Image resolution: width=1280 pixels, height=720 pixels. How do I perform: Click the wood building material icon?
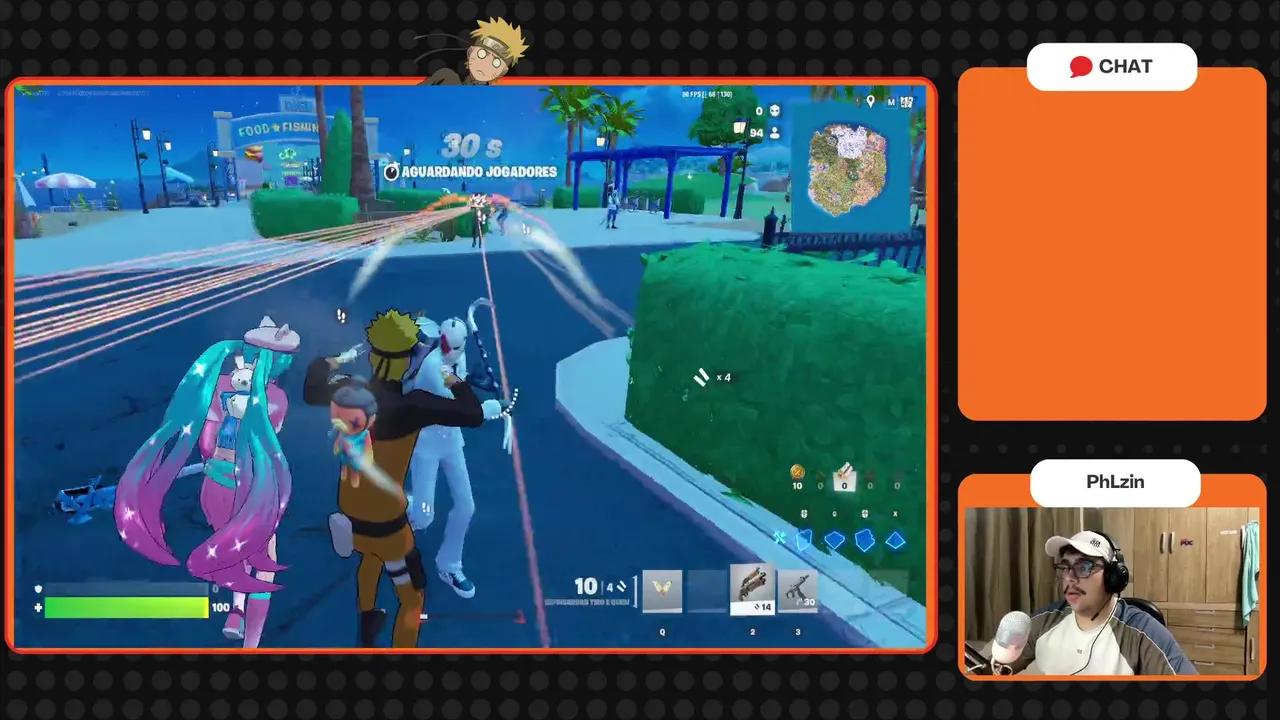(x=806, y=540)
